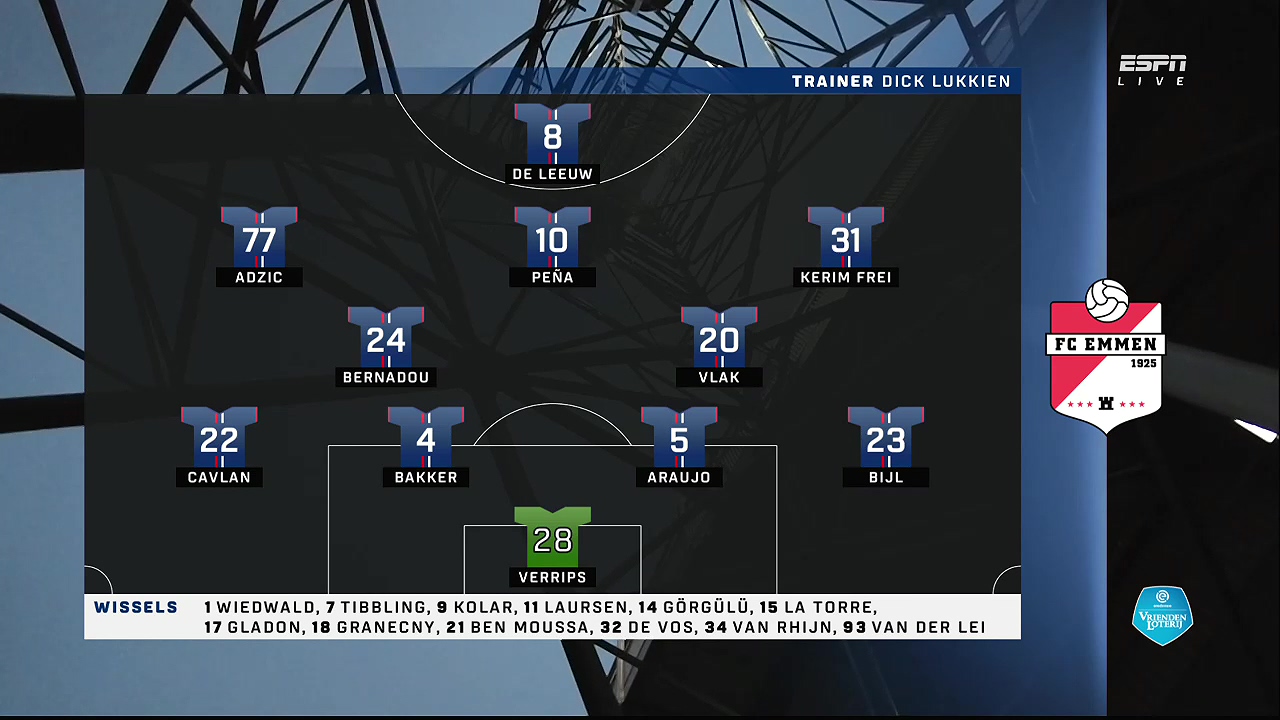
Task: Choose Vlak's number 20 jersey
Action: [719, 338]
